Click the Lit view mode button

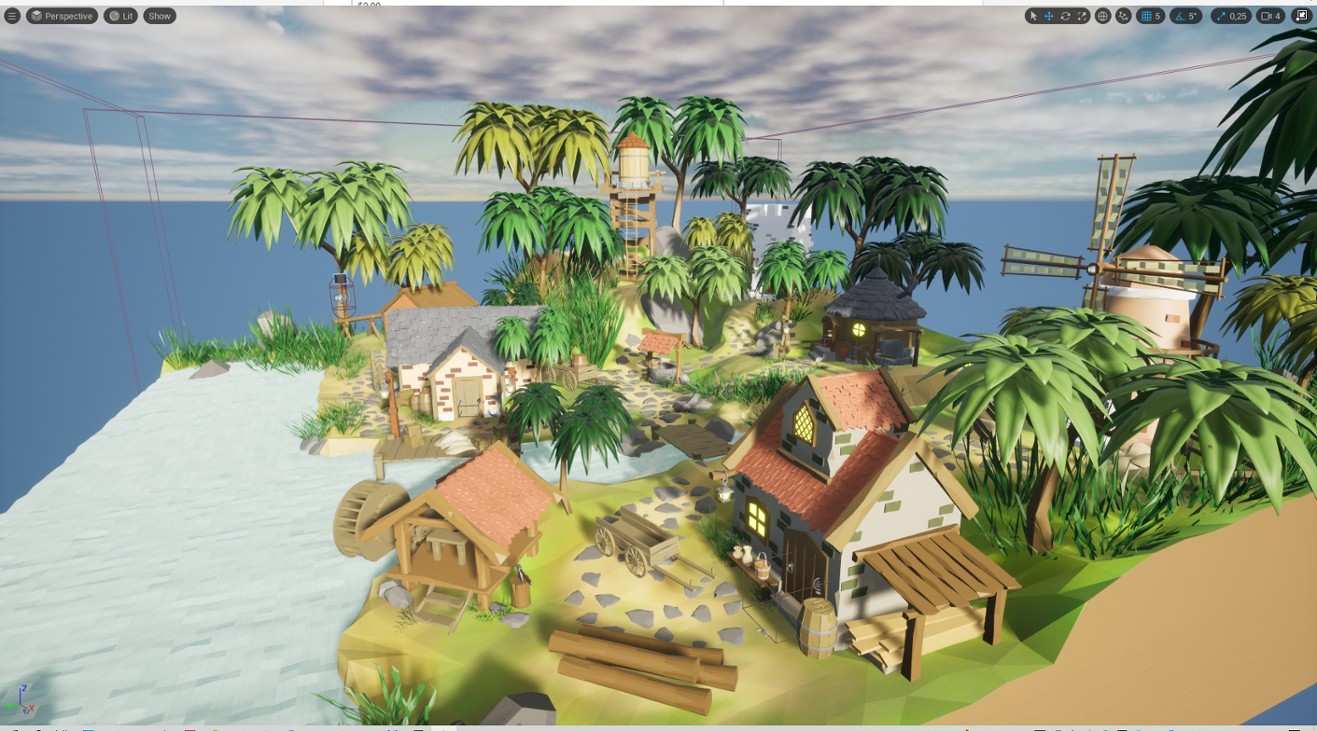click(x=120, y=15)
